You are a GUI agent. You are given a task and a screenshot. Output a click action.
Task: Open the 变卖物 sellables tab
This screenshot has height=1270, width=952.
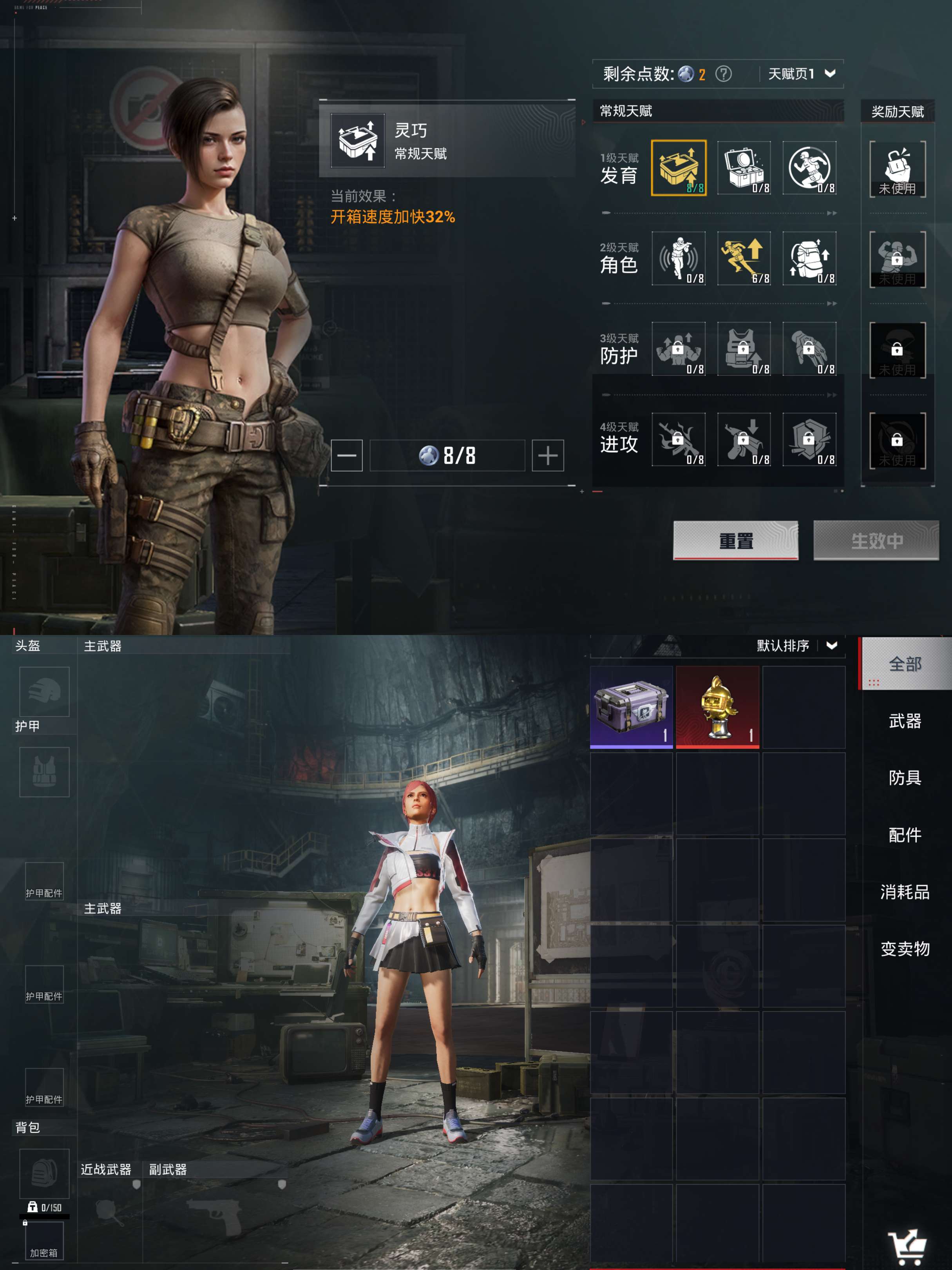coord(904,949)
